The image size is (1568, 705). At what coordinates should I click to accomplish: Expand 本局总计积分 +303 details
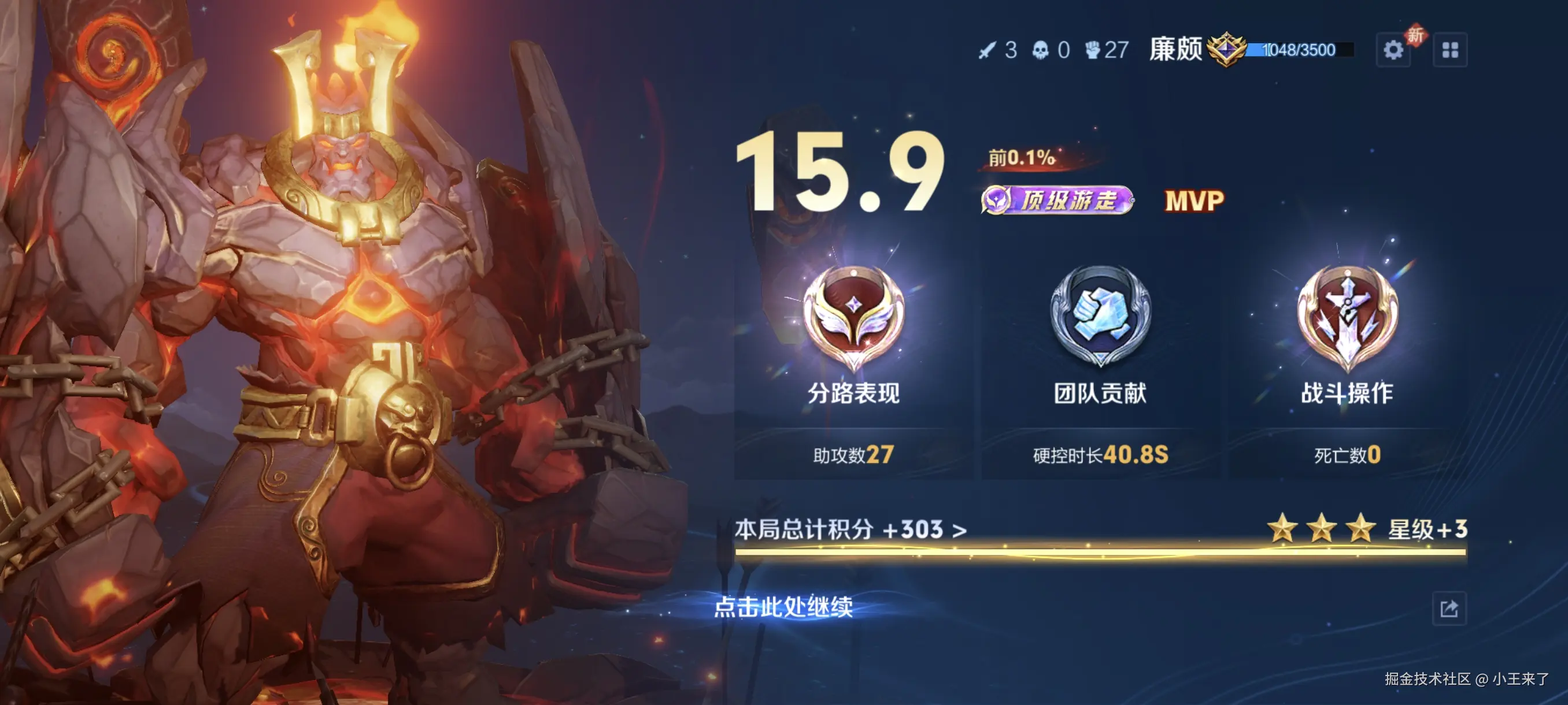[850, 529]
